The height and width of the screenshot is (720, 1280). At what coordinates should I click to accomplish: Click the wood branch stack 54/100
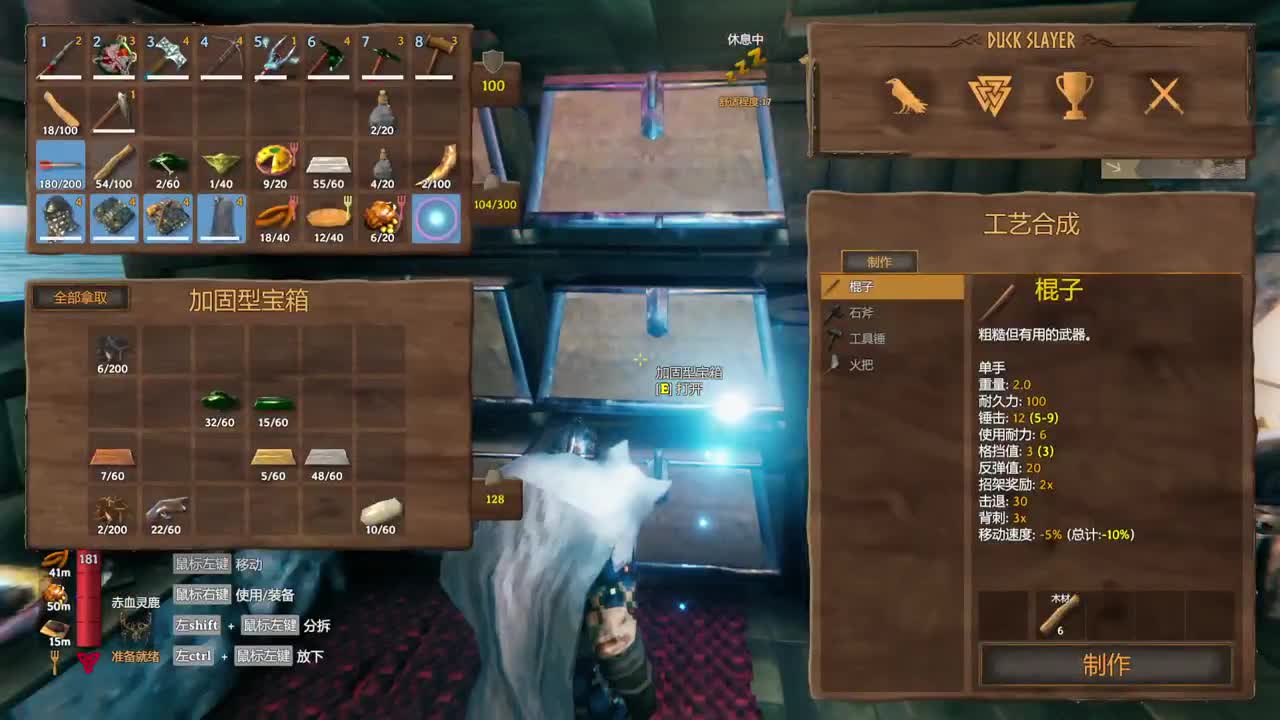pos(113,163)
